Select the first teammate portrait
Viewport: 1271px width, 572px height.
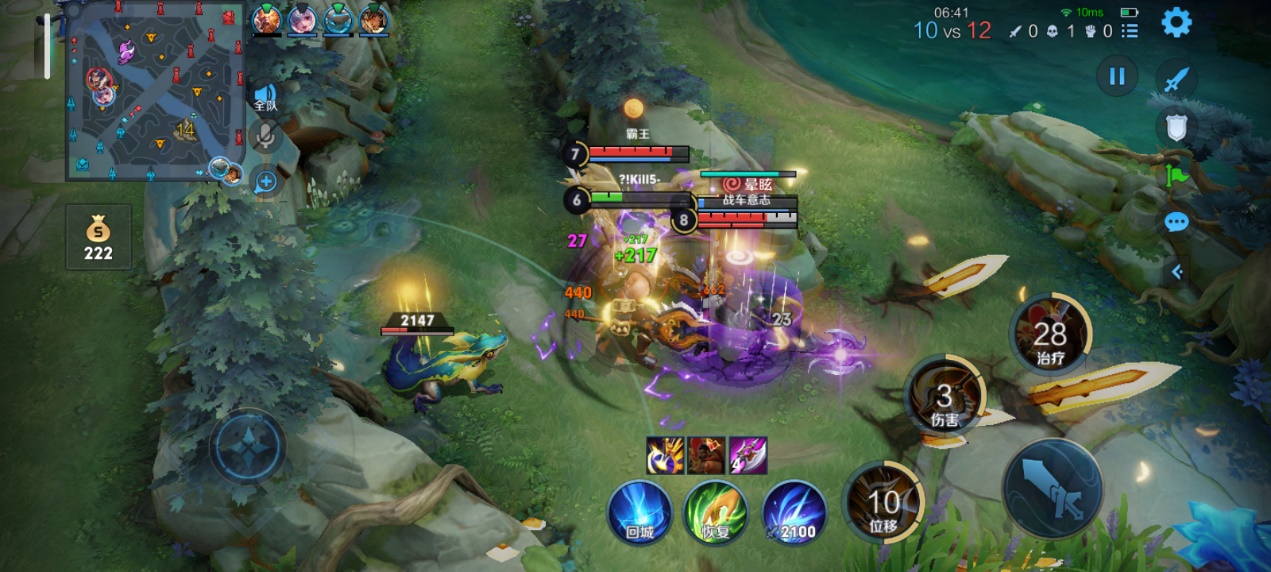click(x=267, y=19)
